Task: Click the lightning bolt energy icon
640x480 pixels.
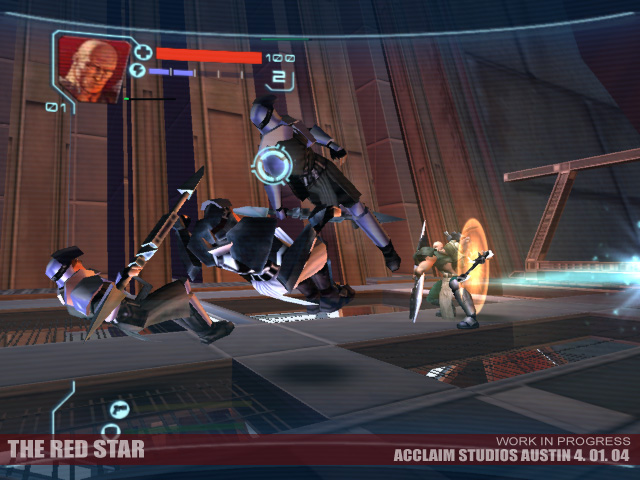Action: [137, 72]
